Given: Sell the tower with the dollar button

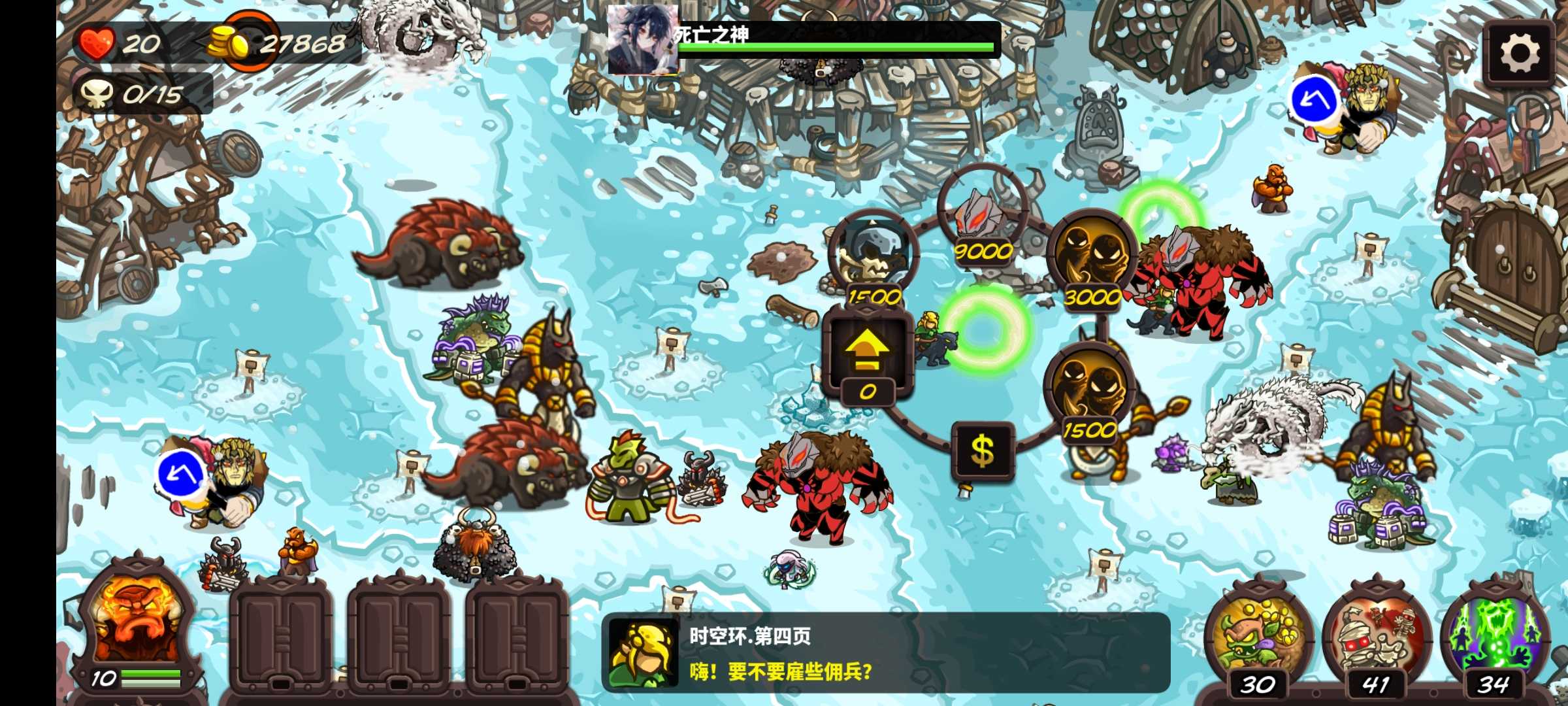Looking at the screenshot, I should [x=983, y=451].
